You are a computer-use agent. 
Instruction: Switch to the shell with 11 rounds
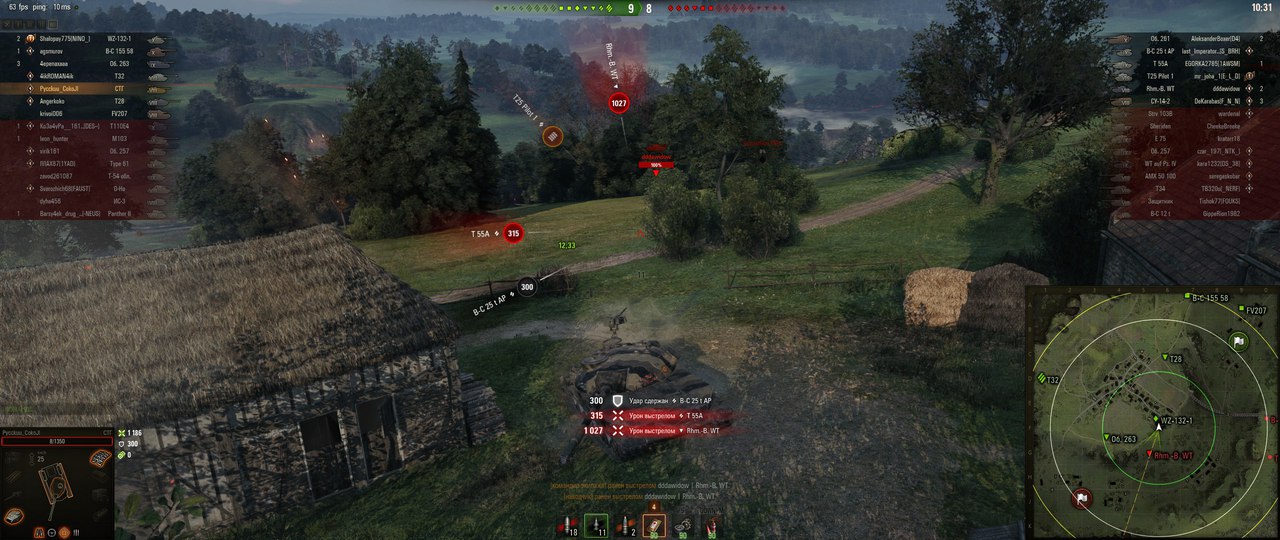click(x=595, y=525)
